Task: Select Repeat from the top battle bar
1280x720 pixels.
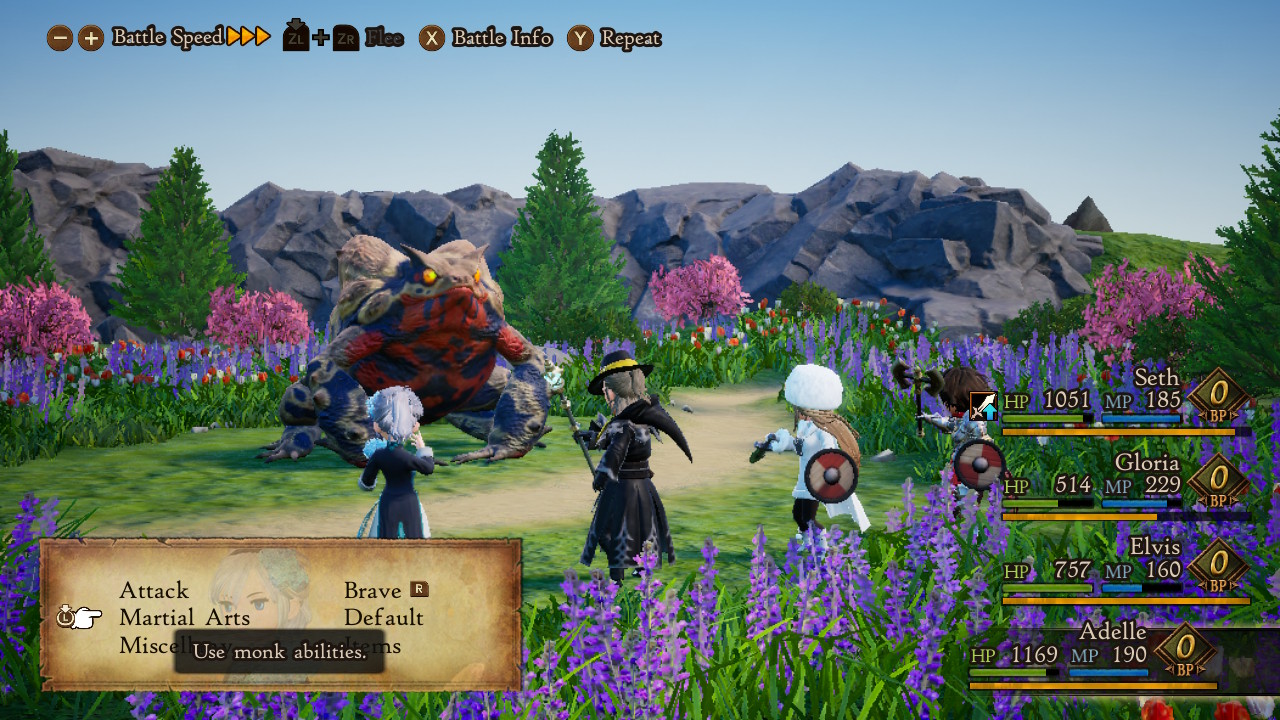Action: 629,38
